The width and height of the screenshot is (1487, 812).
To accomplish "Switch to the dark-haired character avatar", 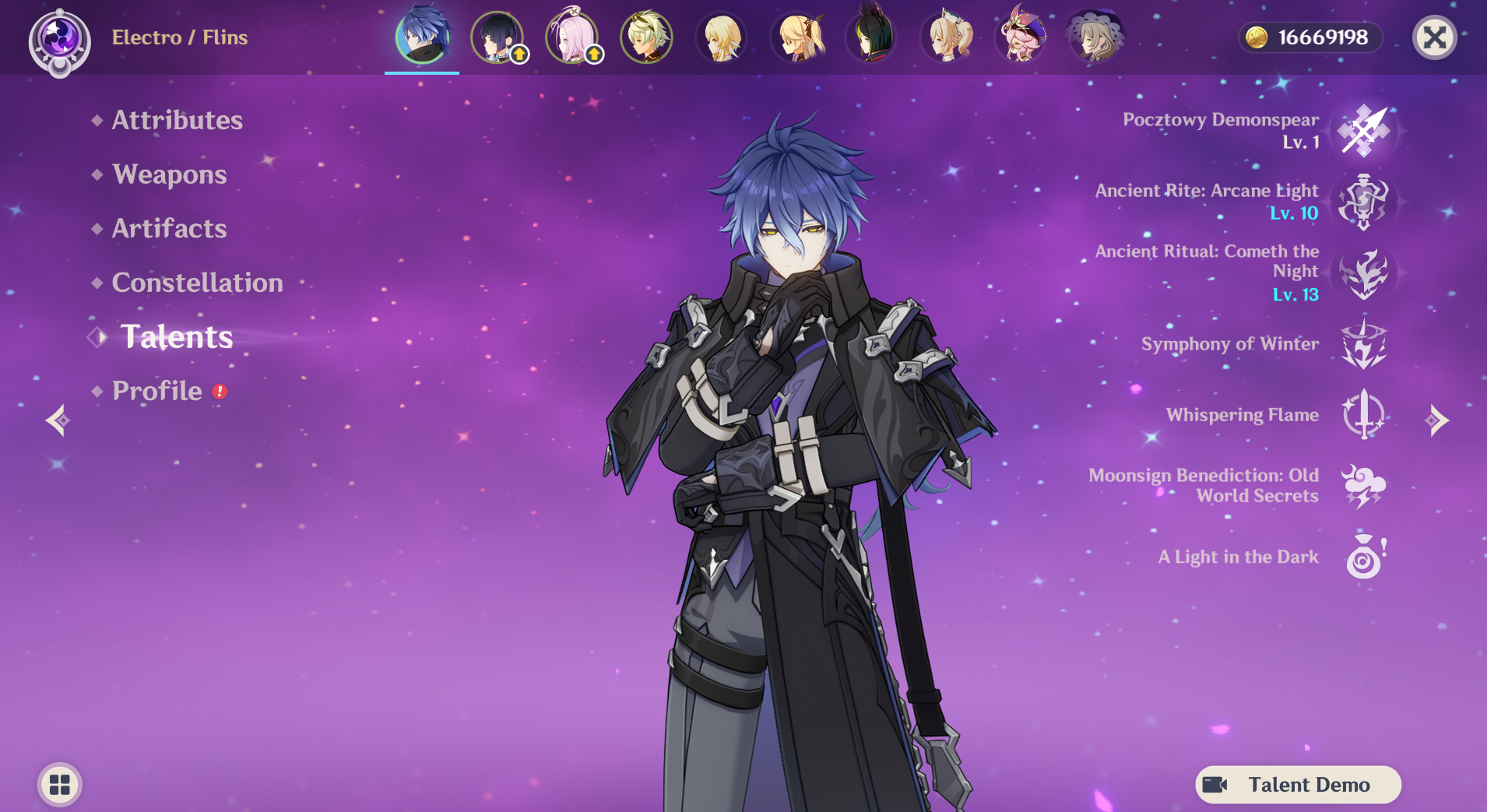I will pyautogui.click(x=497, y=37).
